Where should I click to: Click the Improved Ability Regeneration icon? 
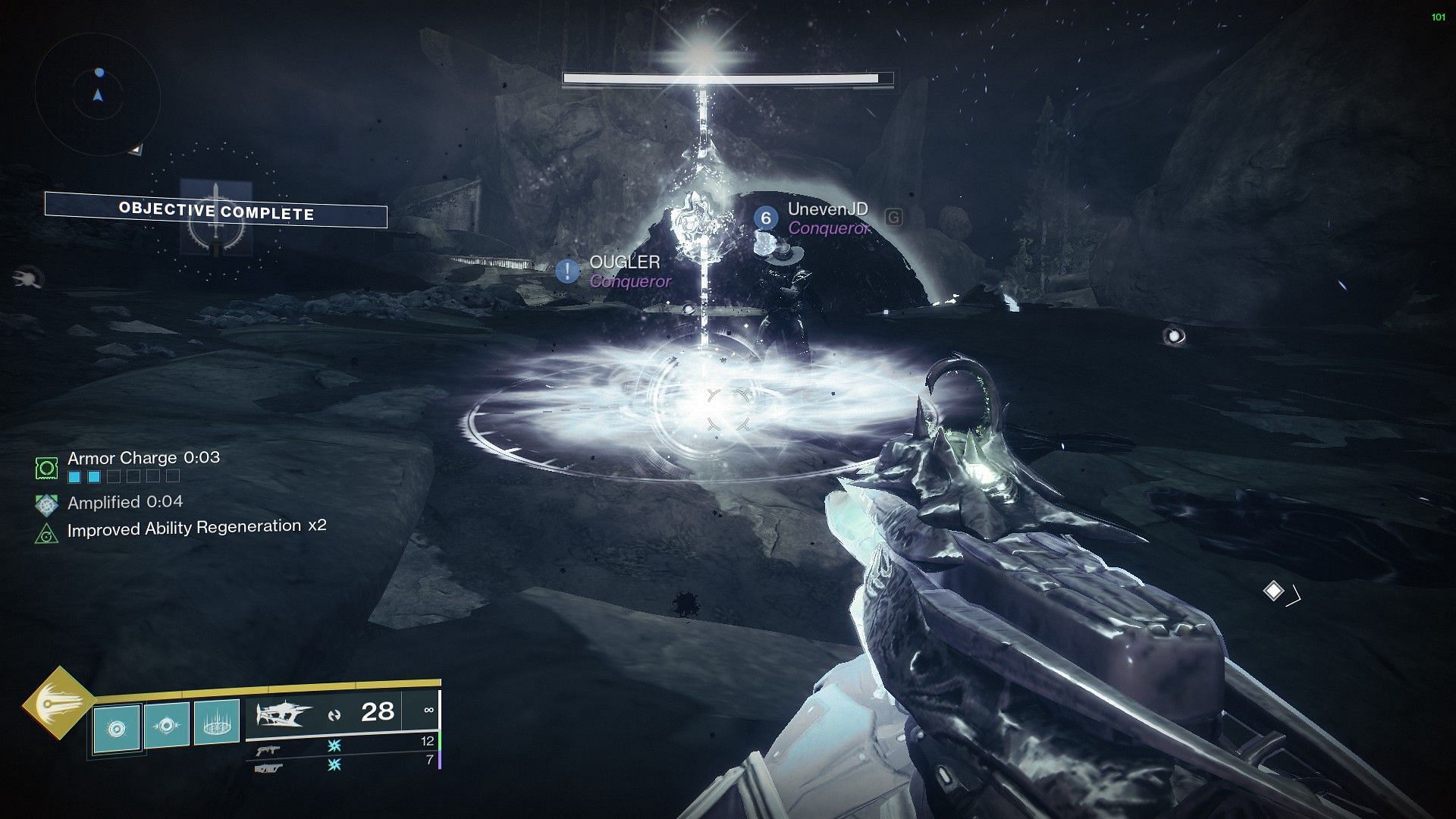coord(47,534)
